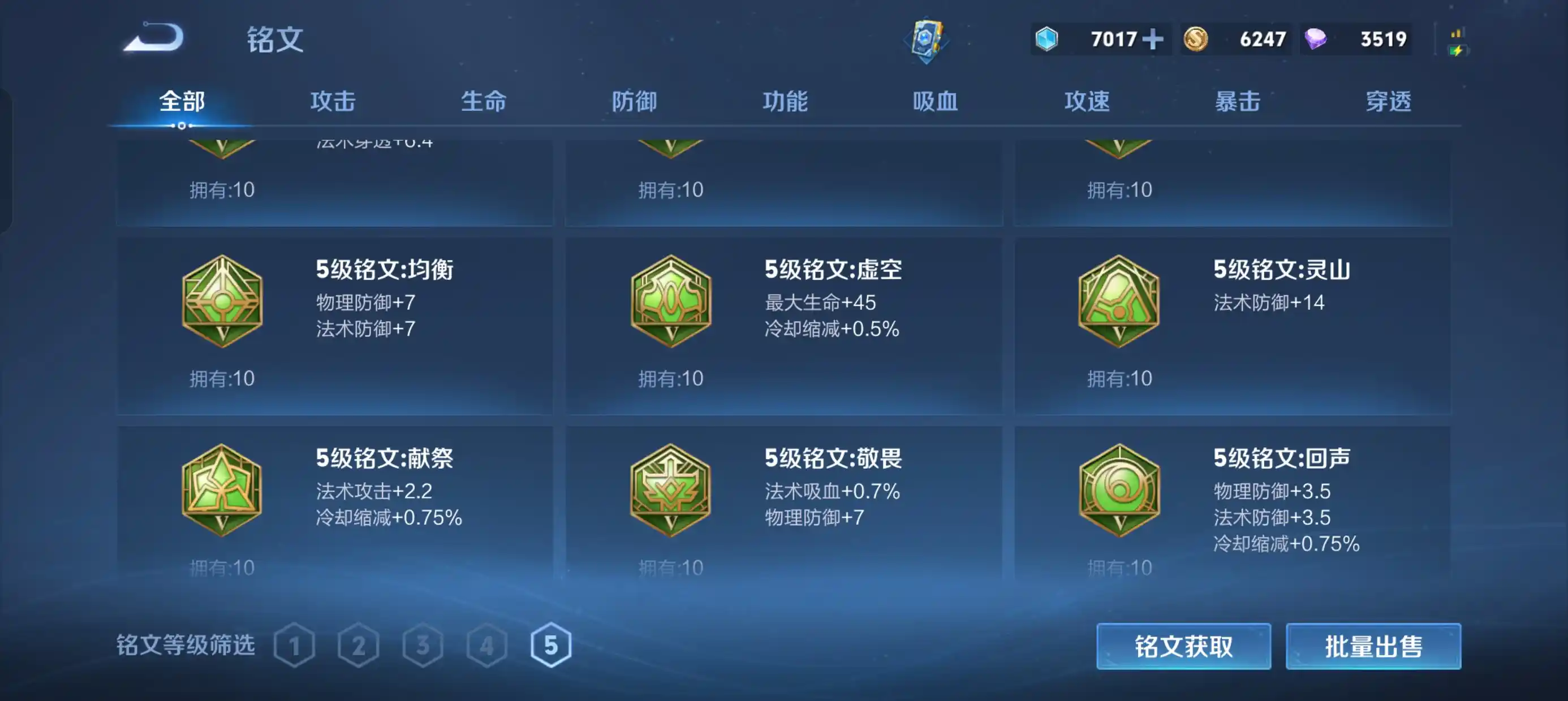Deselect the level 5 rune filter
This screenshot has height=701, width=1568.
[550, 647]
